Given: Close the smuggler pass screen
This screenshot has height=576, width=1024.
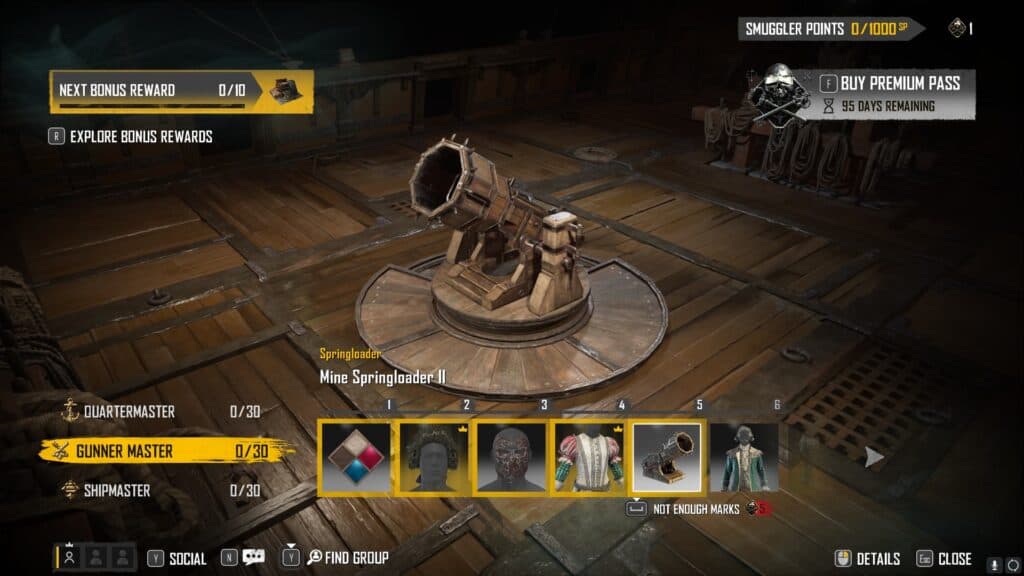Looking at the screenshot, I should [x=945, y=558].
